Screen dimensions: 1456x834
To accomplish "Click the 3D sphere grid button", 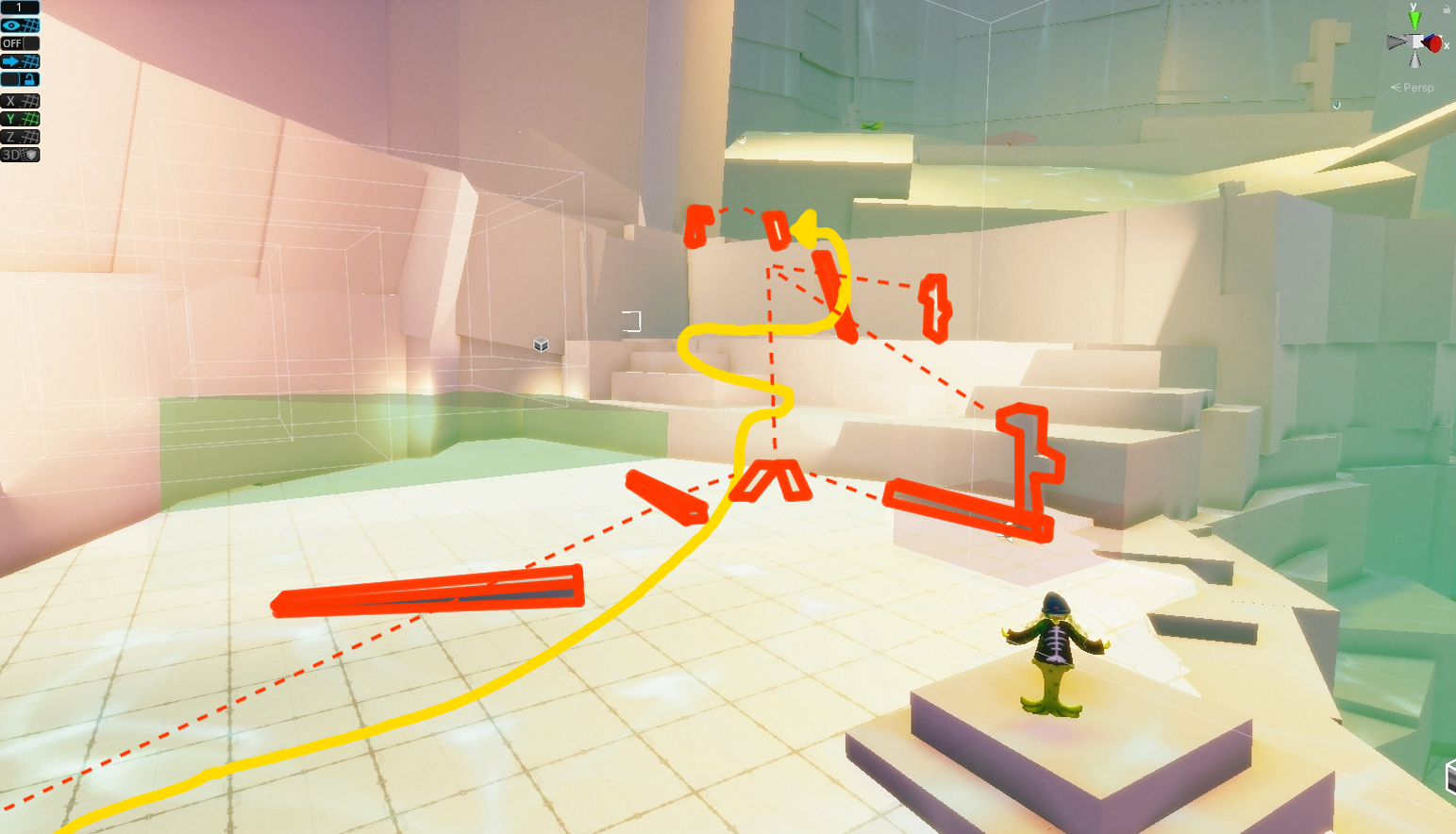I will 19,153.
